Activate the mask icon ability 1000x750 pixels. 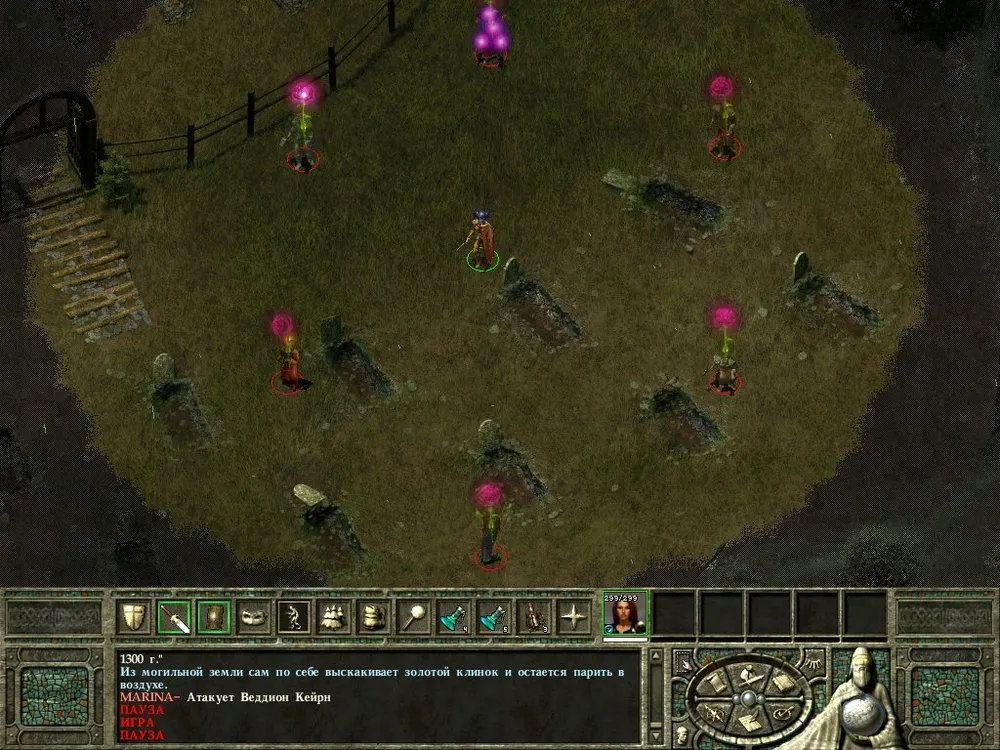pos(254,617)
